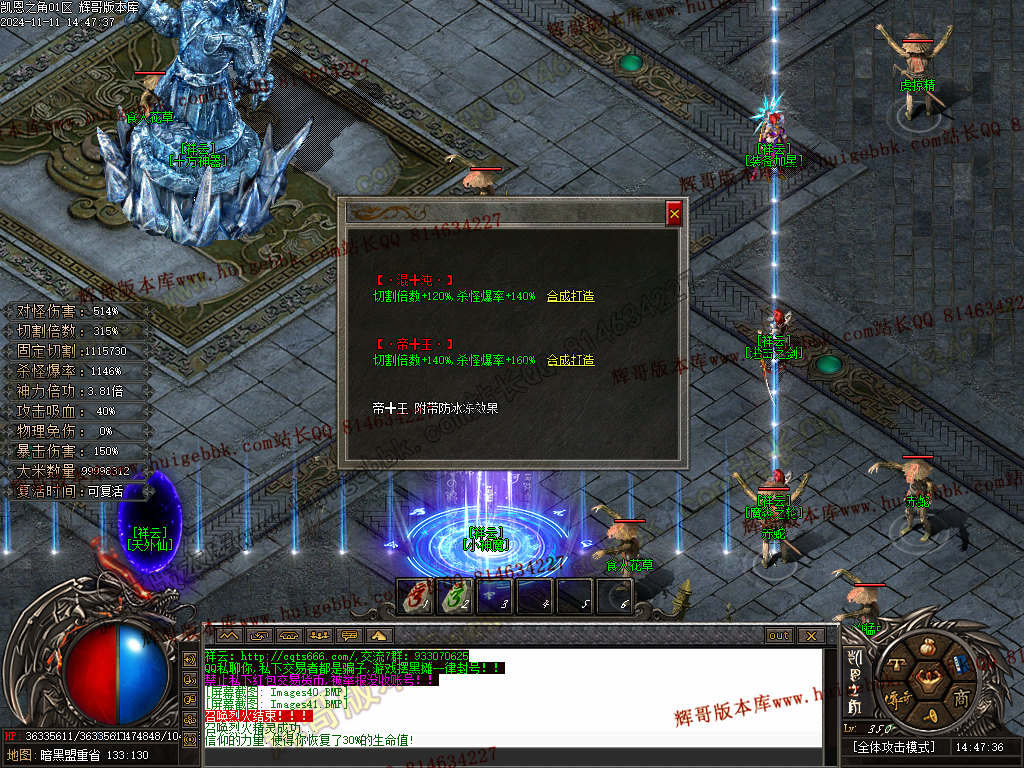
Task: Click the speech bubble chat button
Action: [350, 635]
